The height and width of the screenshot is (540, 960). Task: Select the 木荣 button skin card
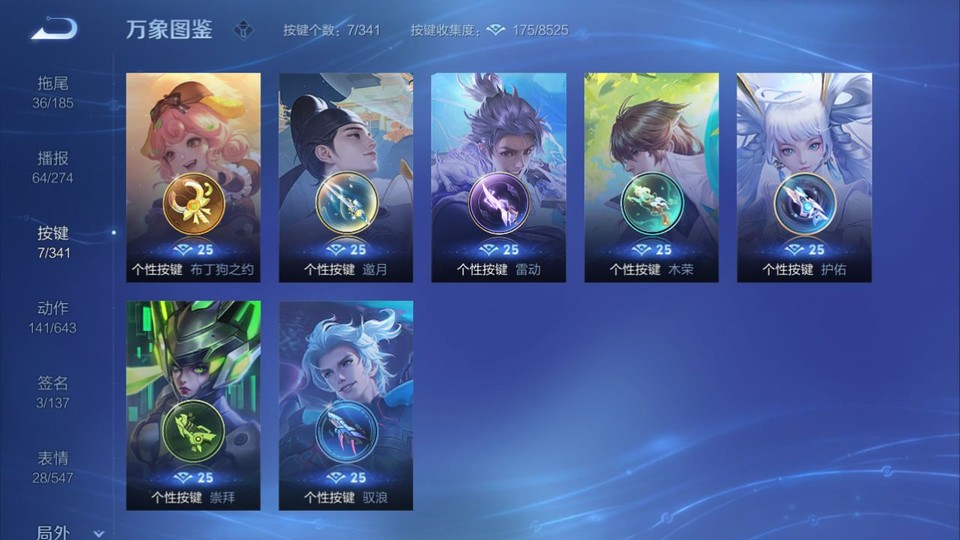coord(651,177)
